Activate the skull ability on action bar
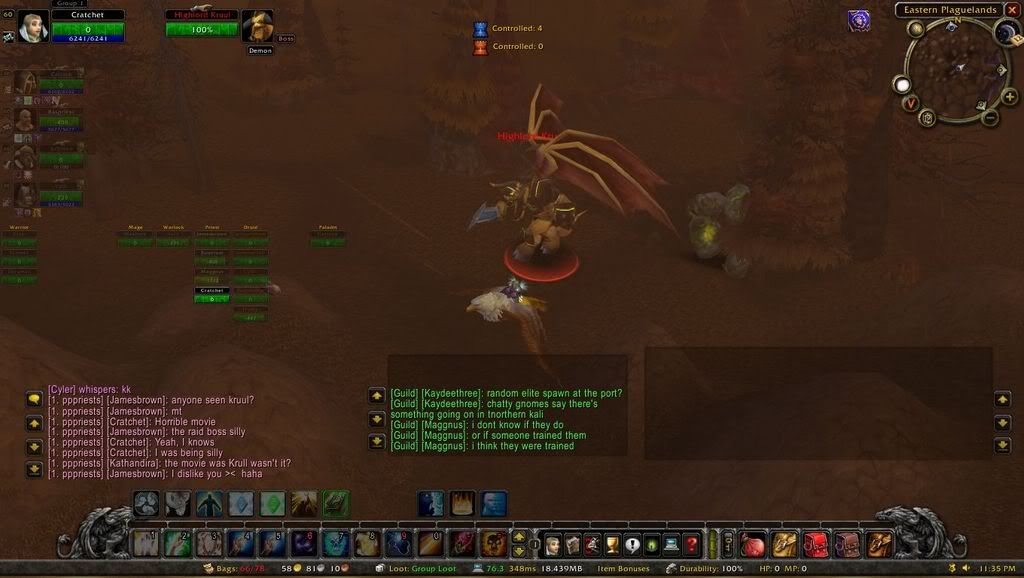Screen dimensions: 1024x578 point(492,544)
